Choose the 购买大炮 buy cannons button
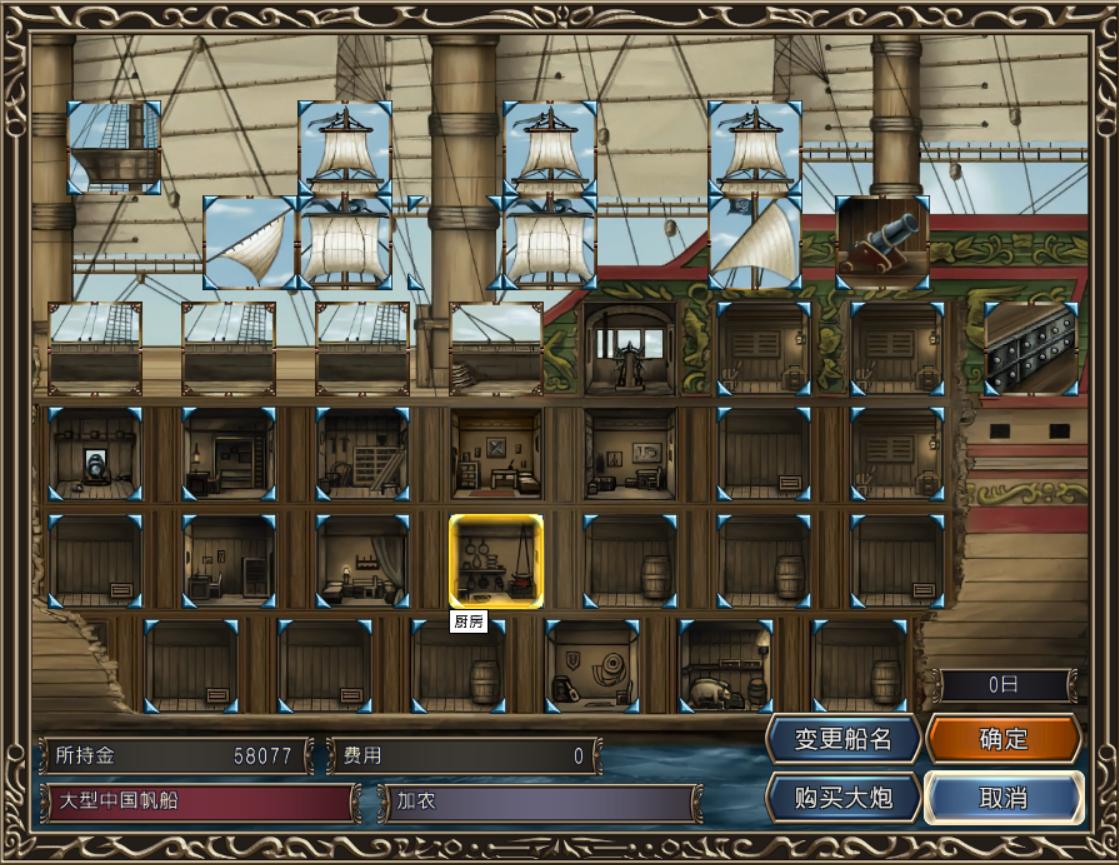The height and width of the screenshot is (865, 1119). [843, 798]
